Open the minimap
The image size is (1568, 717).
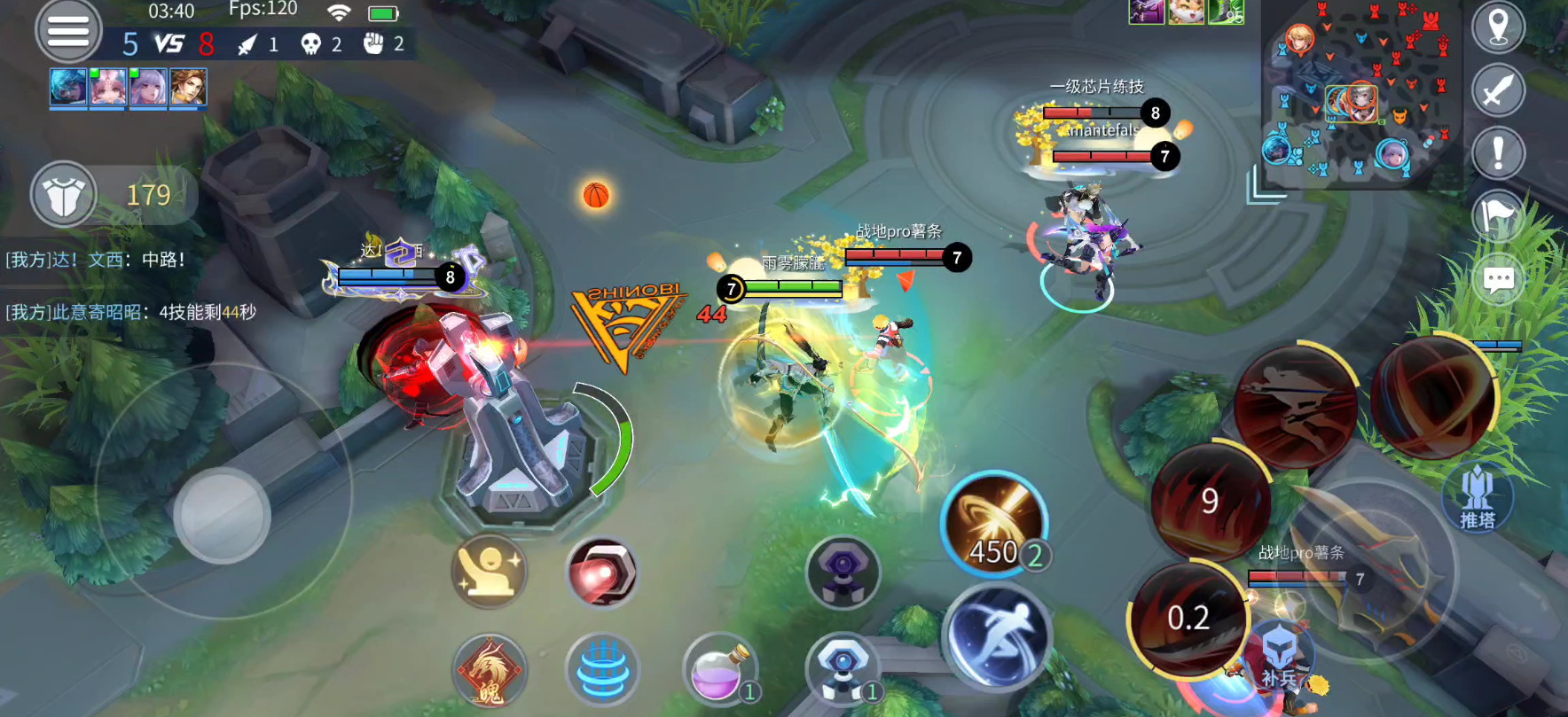[1363, 93]
